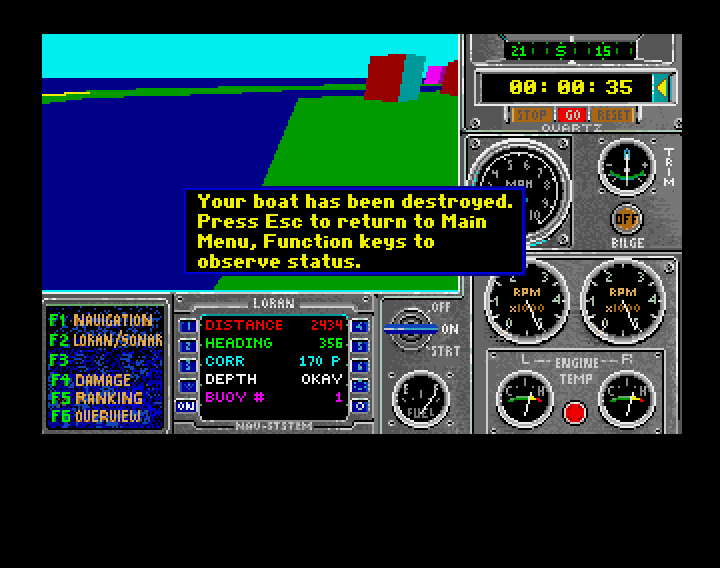
Task: Select LORAN keypad button 3
Action: tap(186, 366)
